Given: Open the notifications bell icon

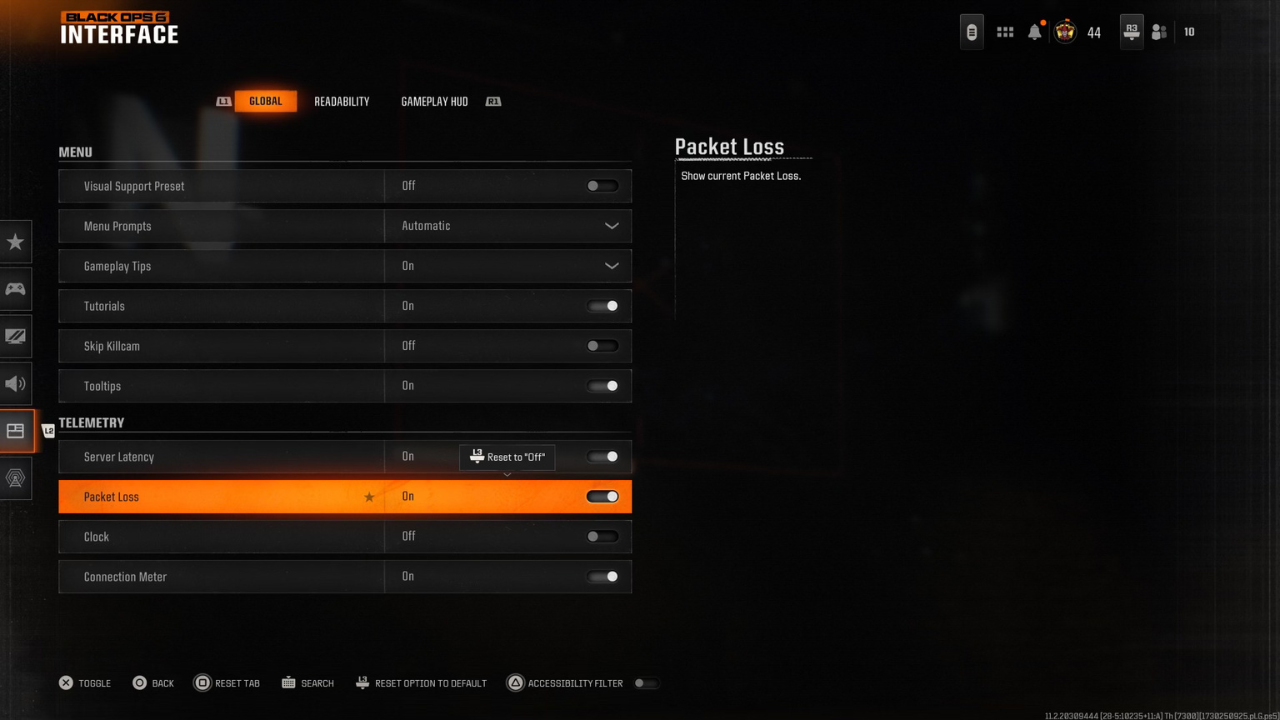Looking at the screenshot, I should coord(1034,31).
